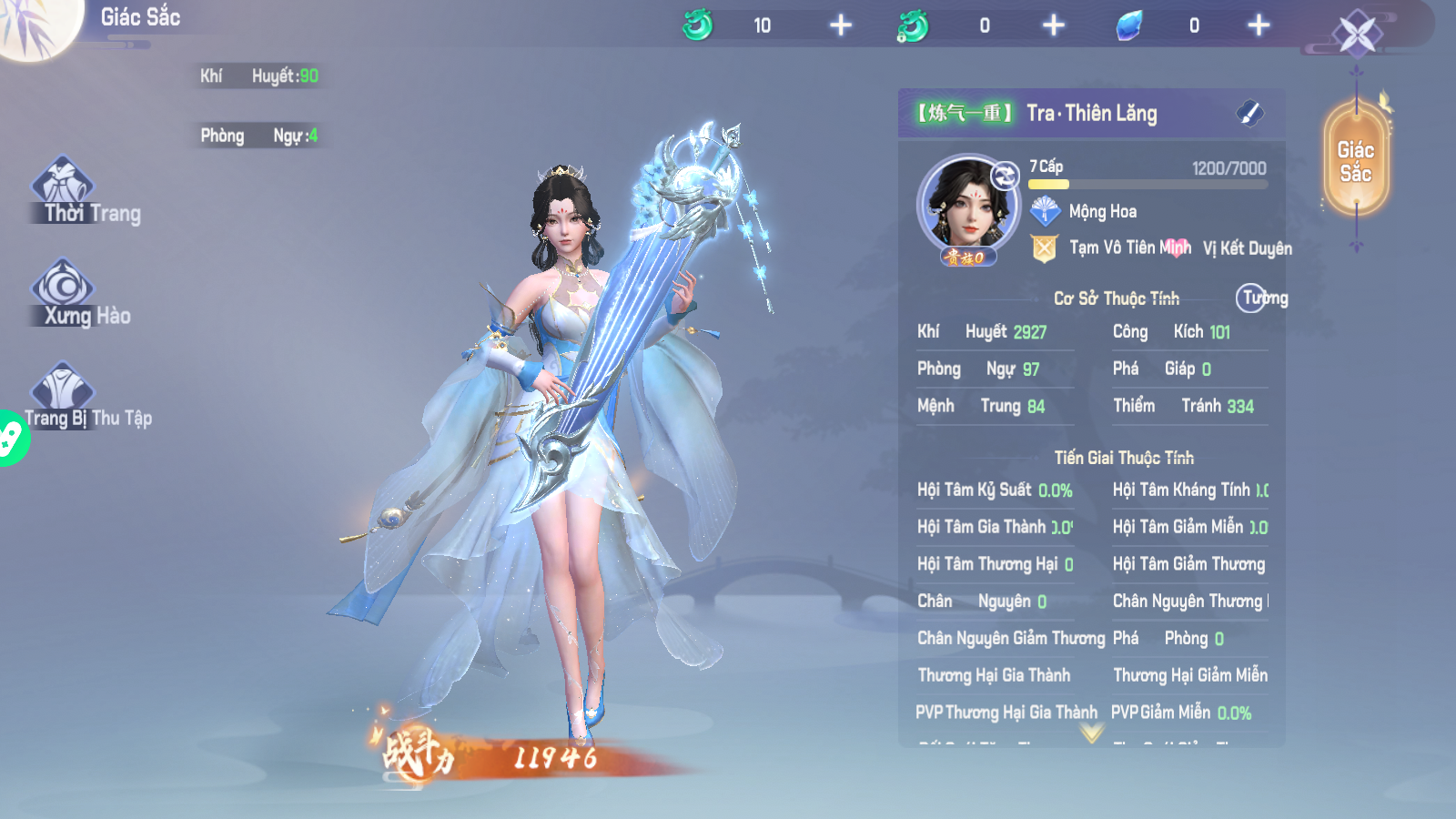The image size is (1456, 819).
Task: Open the green floating overlay bubble
Action: coord(11,439)
